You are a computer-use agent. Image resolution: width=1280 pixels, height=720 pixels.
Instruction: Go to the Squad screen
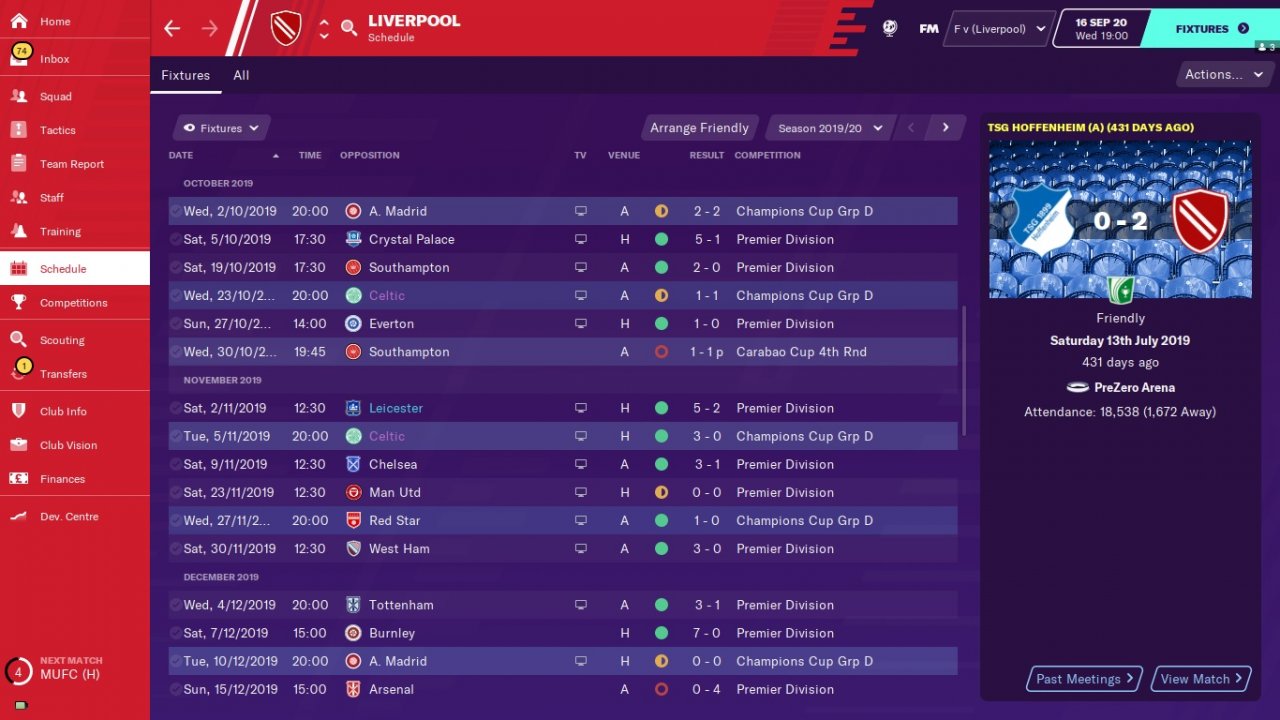click(56, 97)
